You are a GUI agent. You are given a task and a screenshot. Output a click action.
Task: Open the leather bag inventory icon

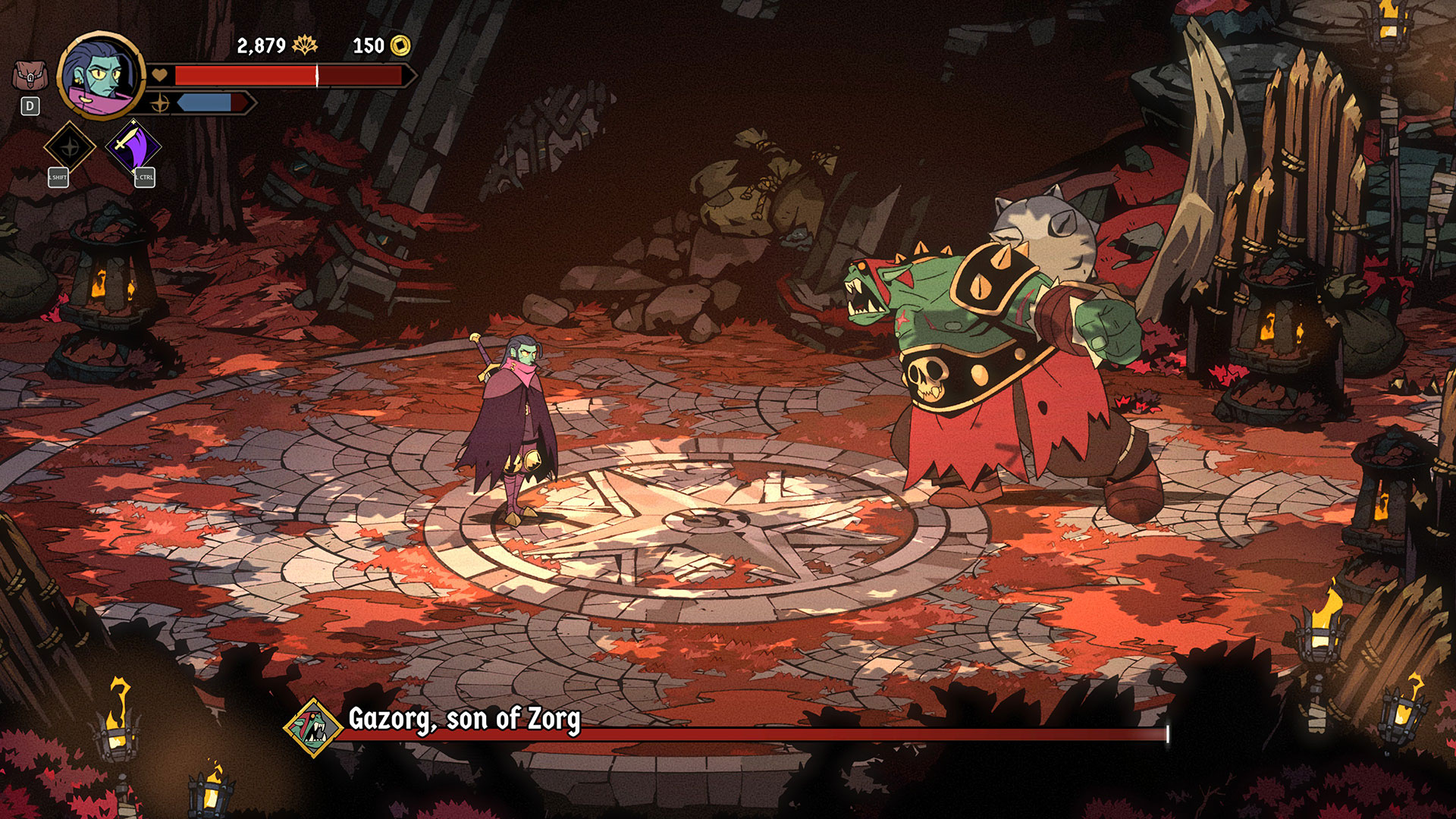(x=30, y=77)
